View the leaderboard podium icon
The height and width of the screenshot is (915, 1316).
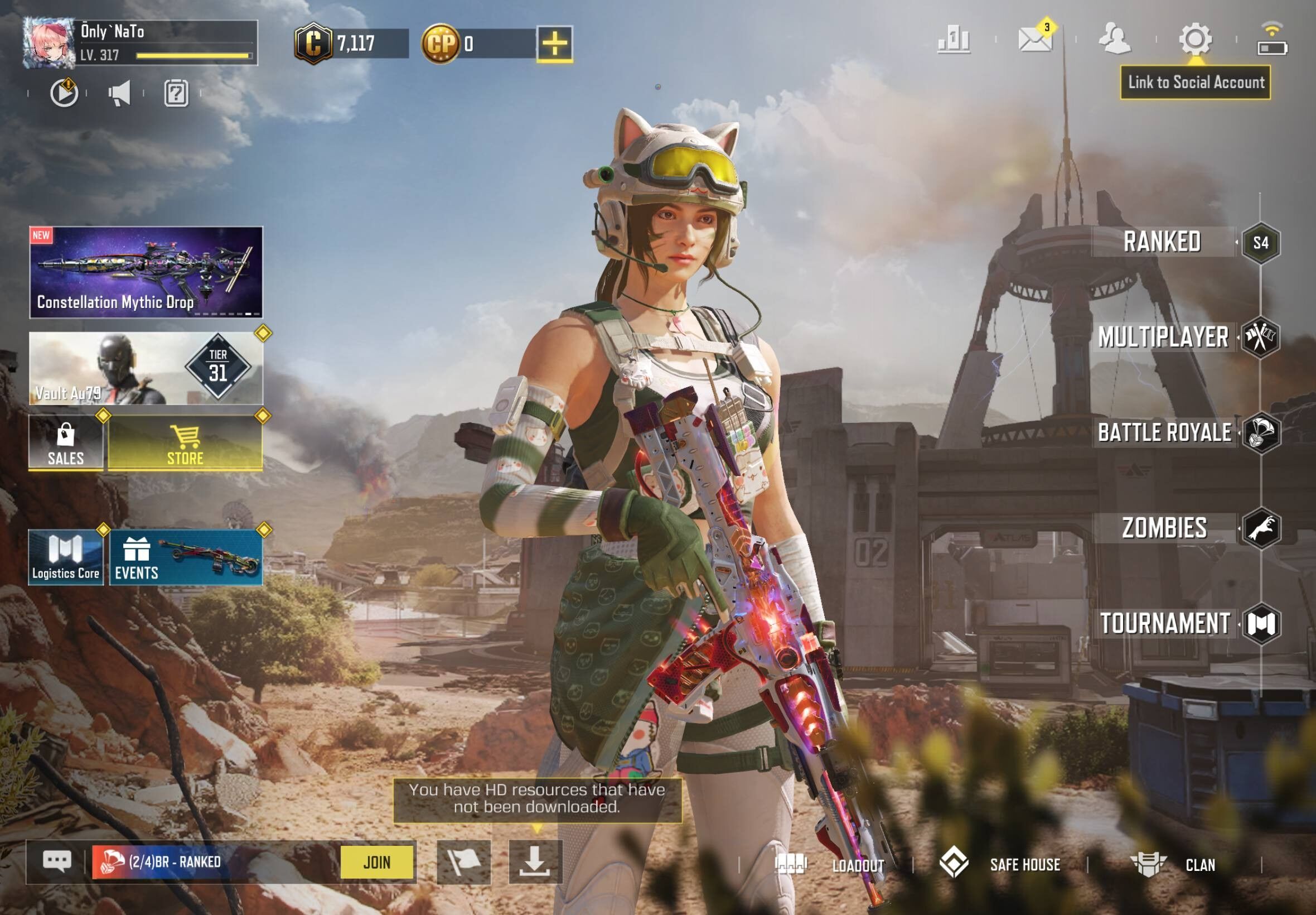point(954,40)
